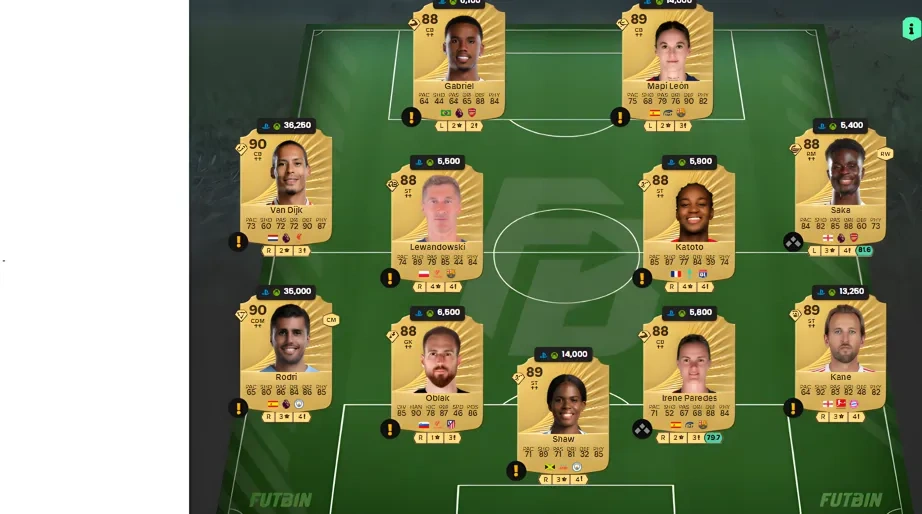Click the Oblak goalkeeper card
Viewport: 922px width, 514px height.
437,372
